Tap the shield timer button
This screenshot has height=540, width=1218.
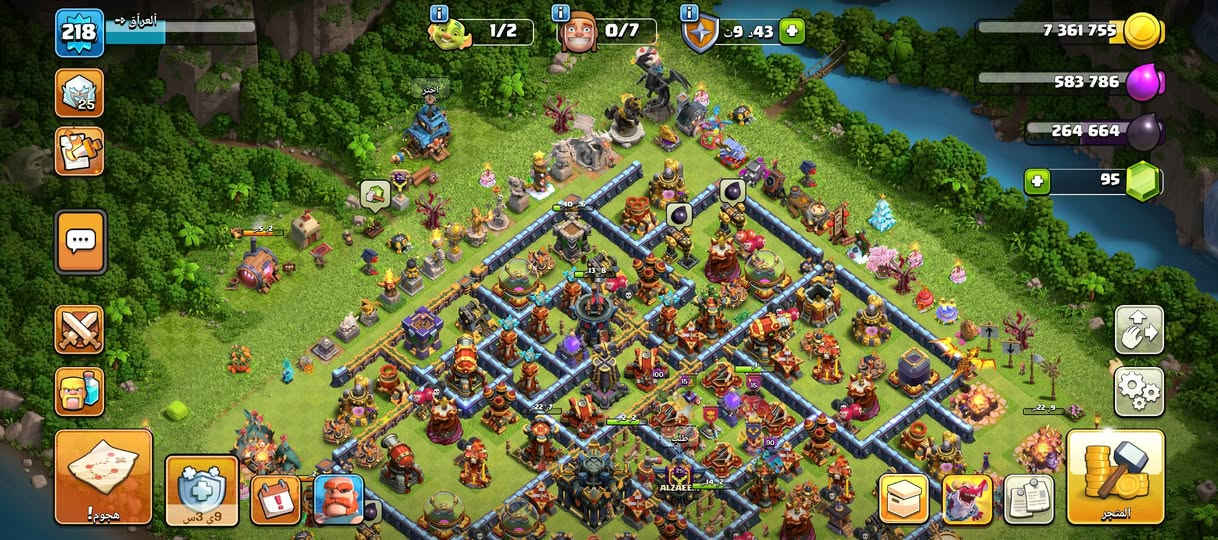(201, 490)
